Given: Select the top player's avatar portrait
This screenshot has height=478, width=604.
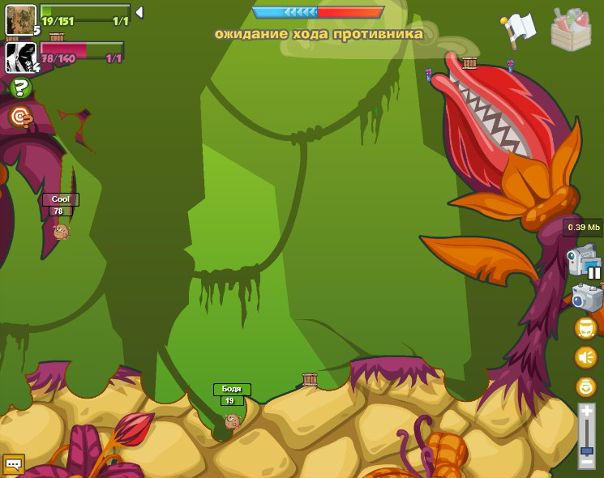Looking at the screenshot, I should (20, 19).
